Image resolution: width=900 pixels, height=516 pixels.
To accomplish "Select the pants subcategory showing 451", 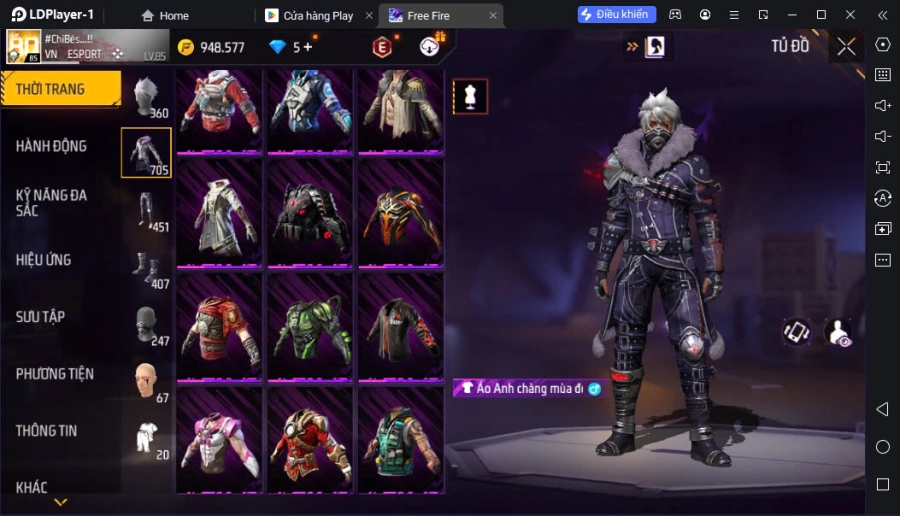I will [x=147, y=210].
